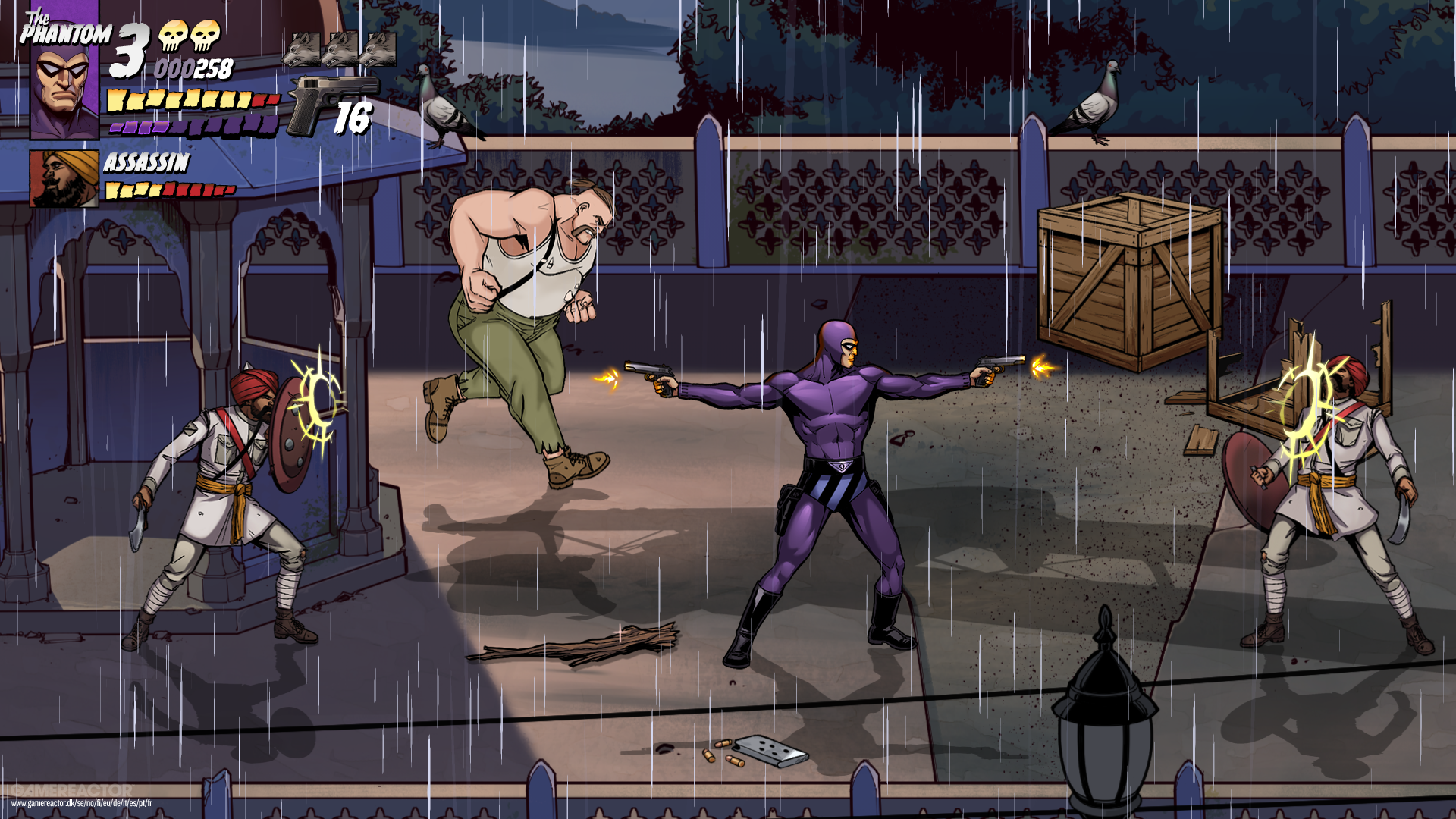Select the first wolf head icon
Screen dimensions: 1456x819
coord(303,49)
